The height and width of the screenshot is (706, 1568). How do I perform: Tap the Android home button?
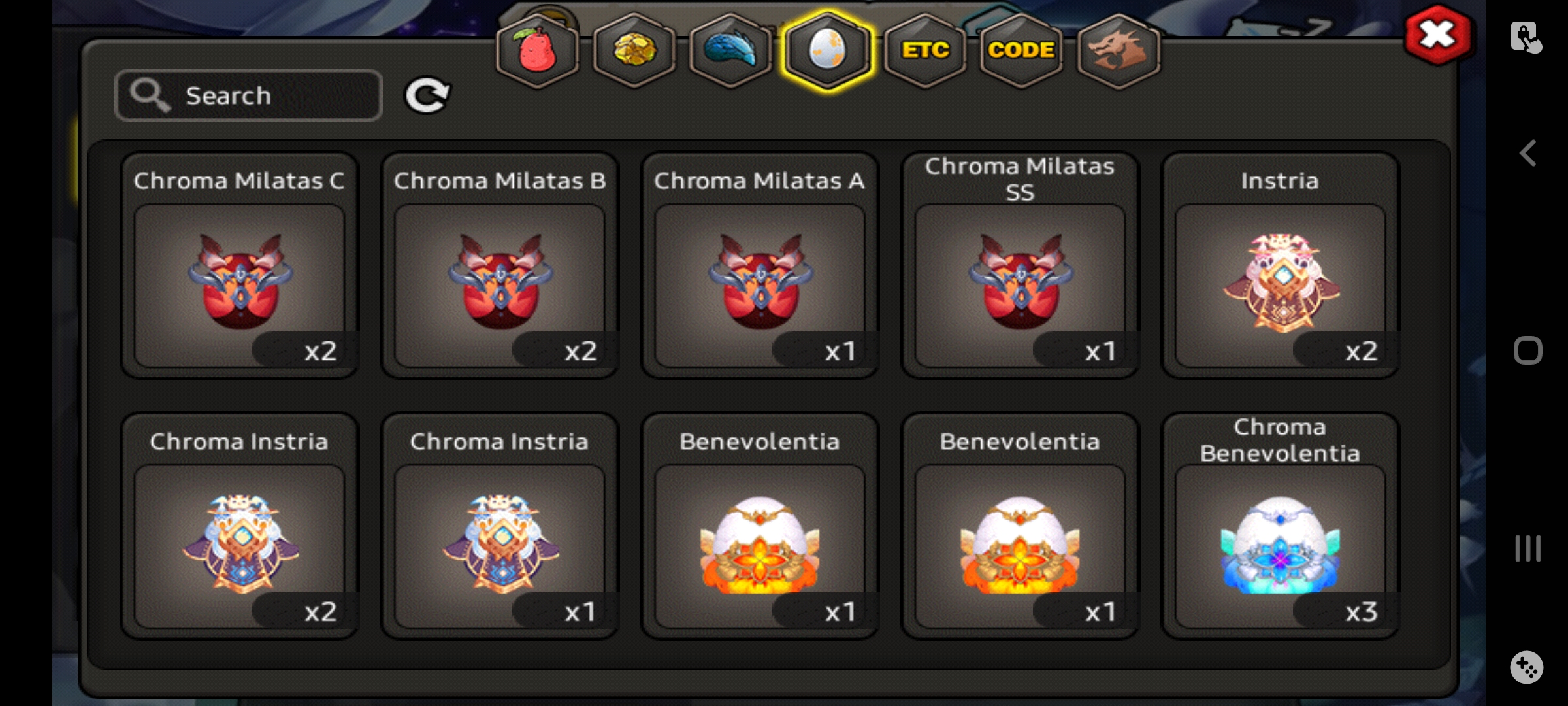coord(1527,350)
